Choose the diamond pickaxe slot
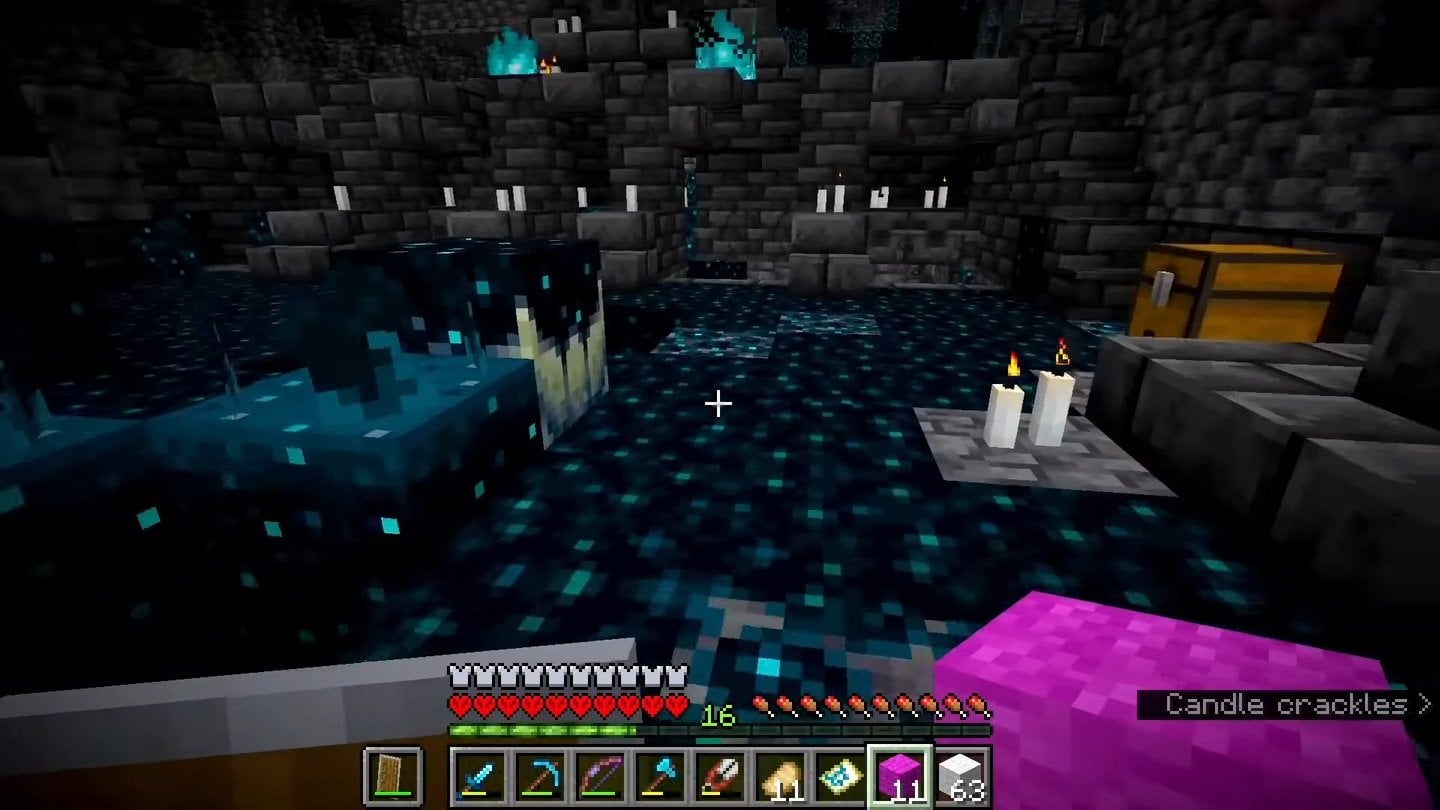Viewport: 1440px width, 810px height. point(540,777)
